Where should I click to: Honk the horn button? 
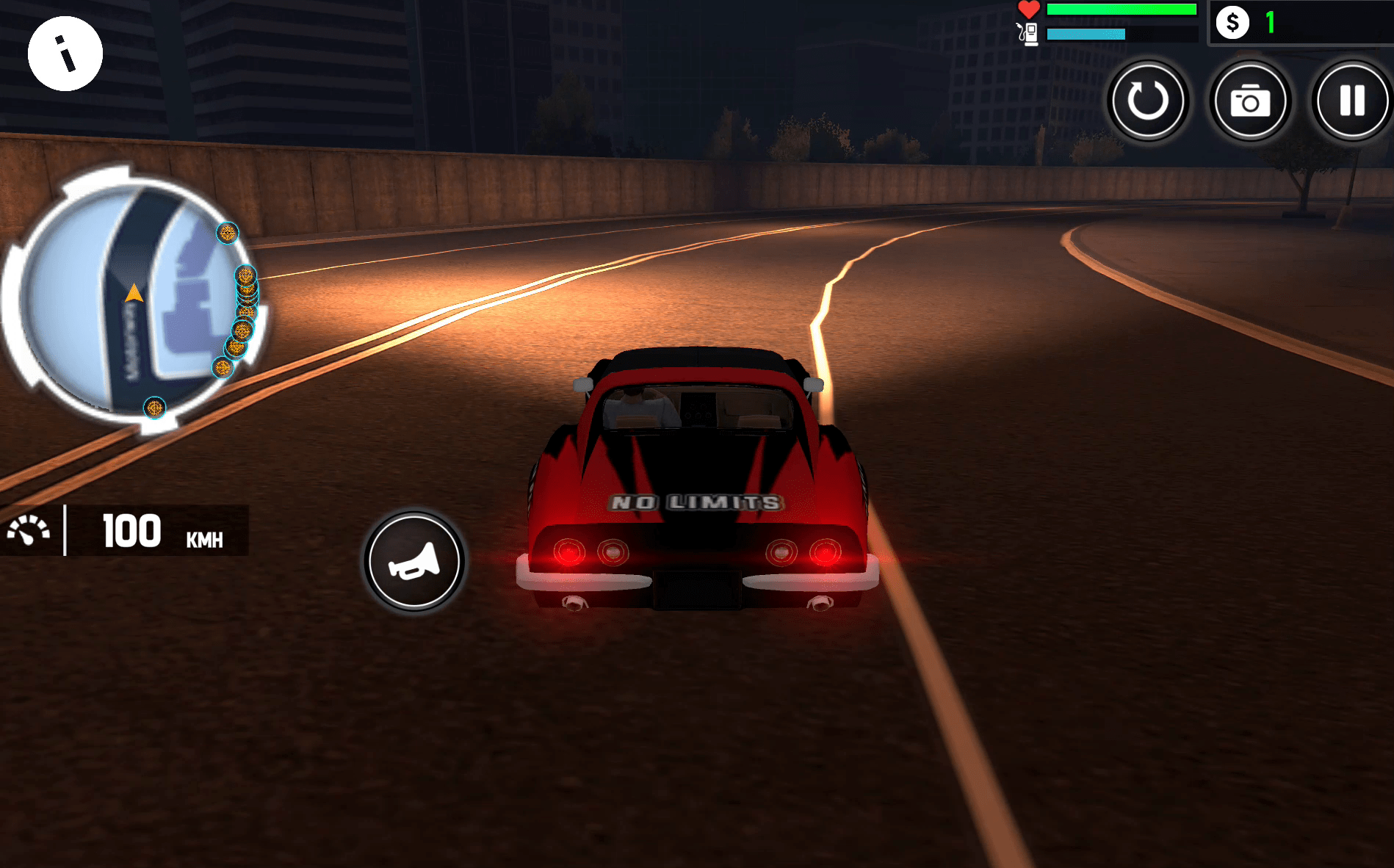[x=414, y=562]
